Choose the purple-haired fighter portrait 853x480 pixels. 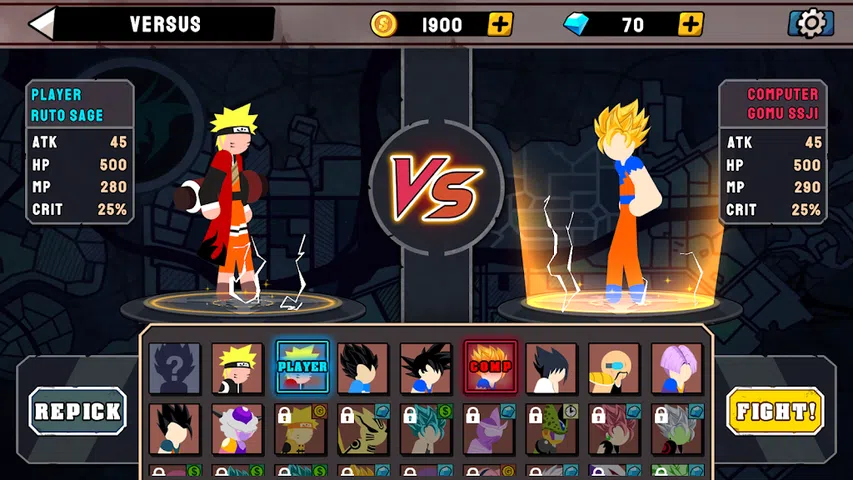pyautogui.click(x=677, y=368)
